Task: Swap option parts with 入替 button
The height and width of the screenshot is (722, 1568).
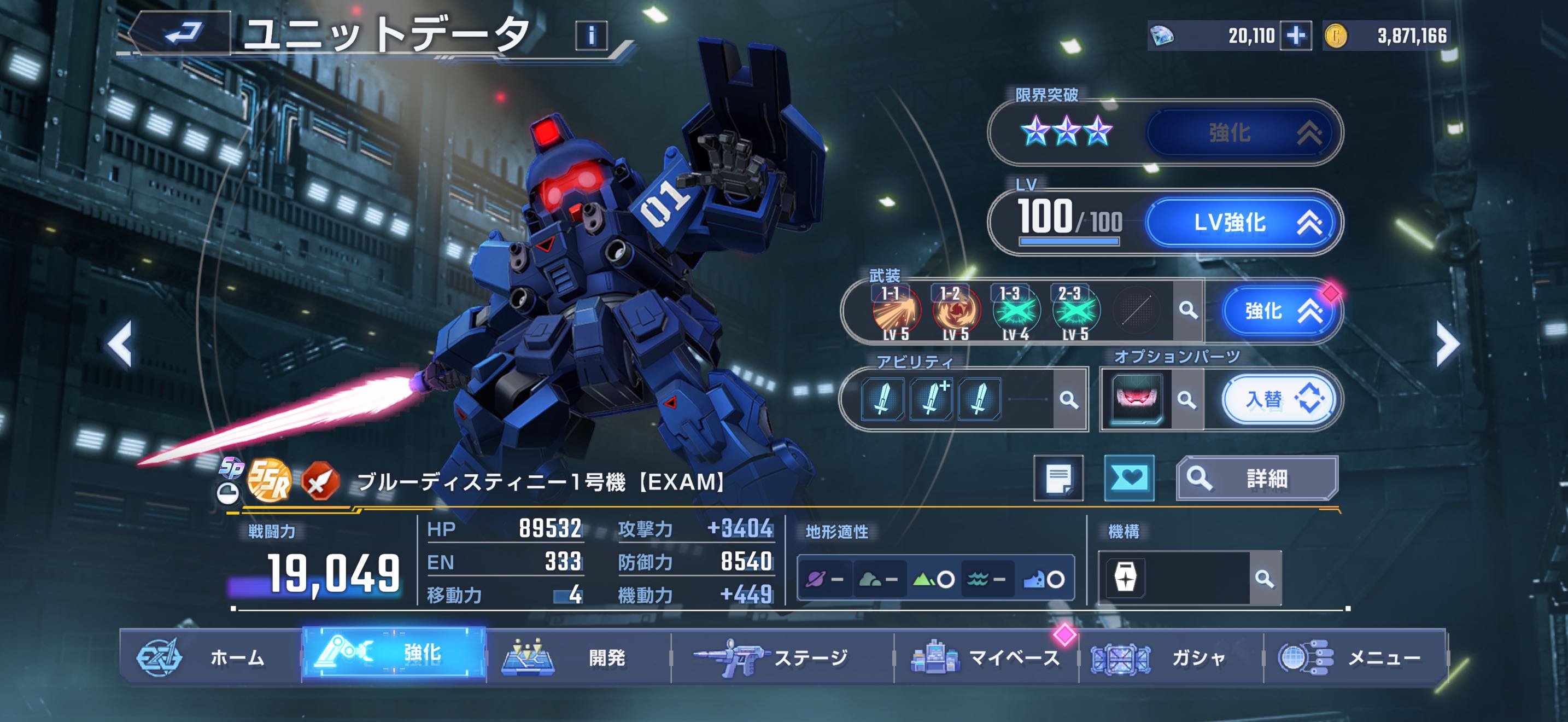Action: pos(1279,399)
